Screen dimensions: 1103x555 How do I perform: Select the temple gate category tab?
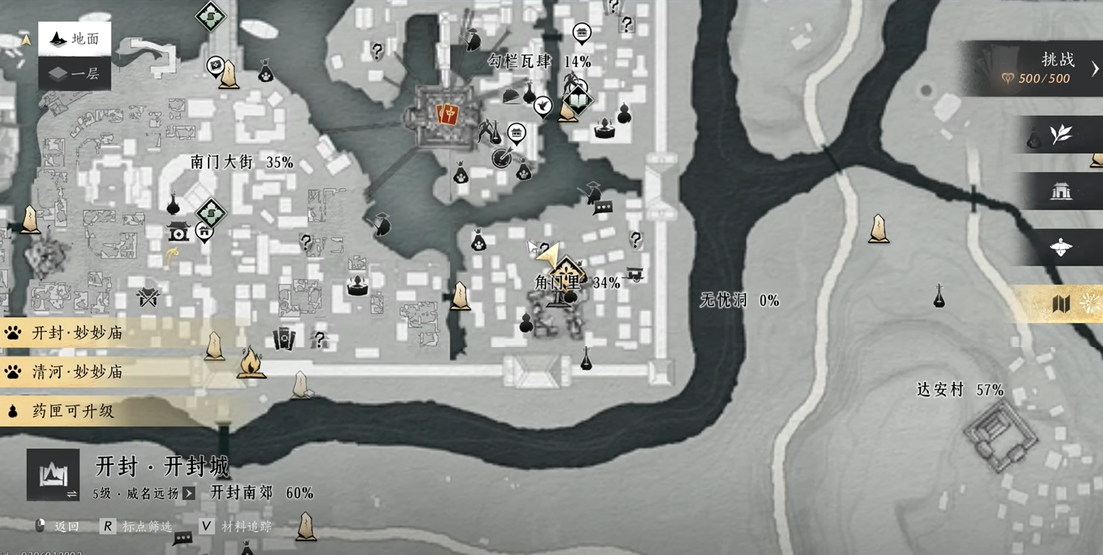click(x=1060, y=191)
